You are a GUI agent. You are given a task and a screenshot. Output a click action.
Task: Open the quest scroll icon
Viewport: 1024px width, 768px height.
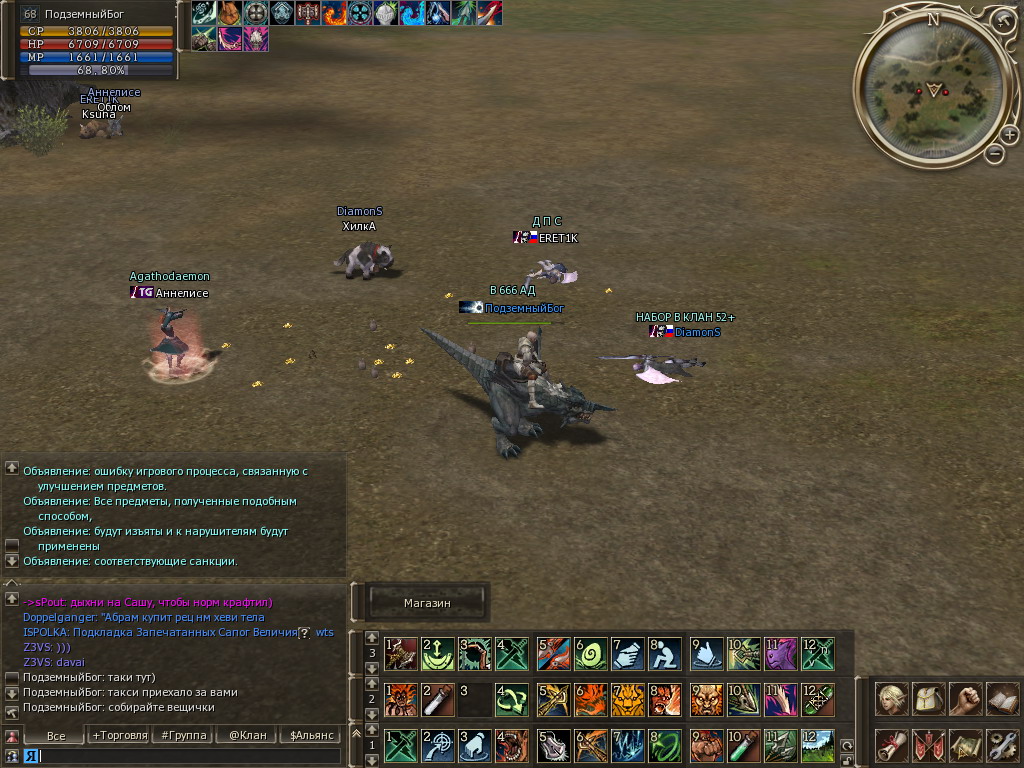pos(892,745)
